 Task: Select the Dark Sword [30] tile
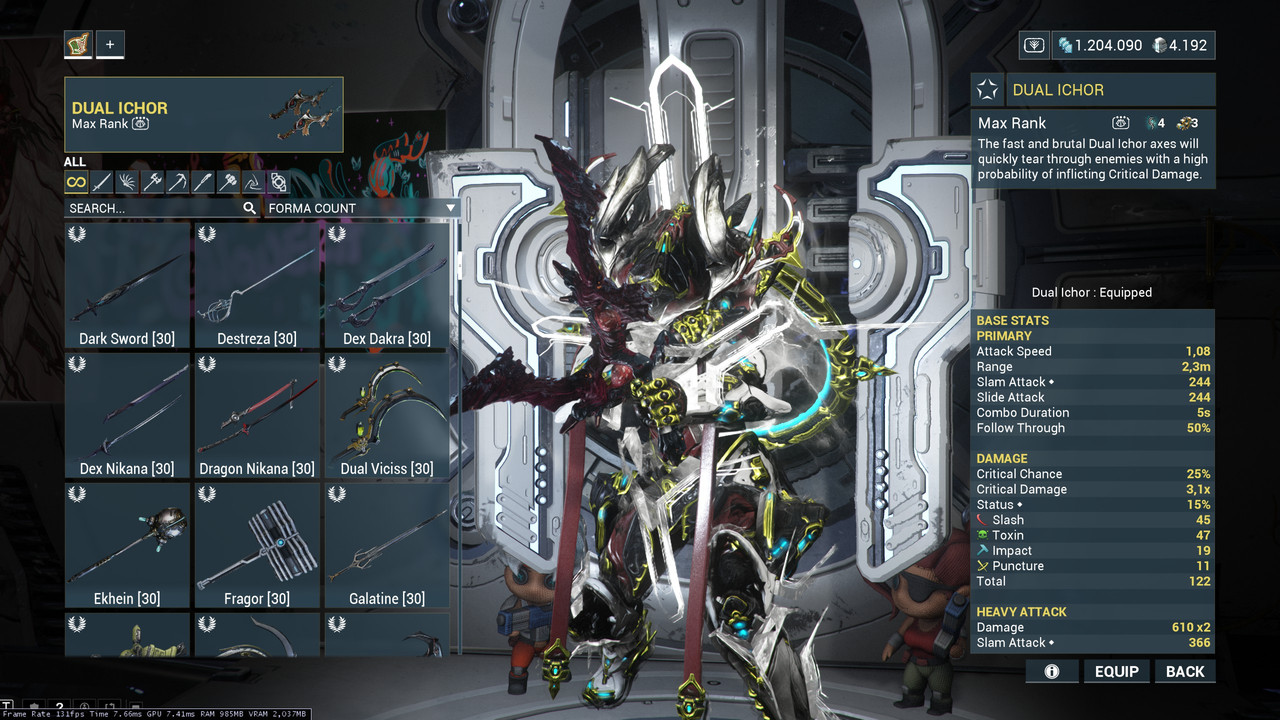127,286
